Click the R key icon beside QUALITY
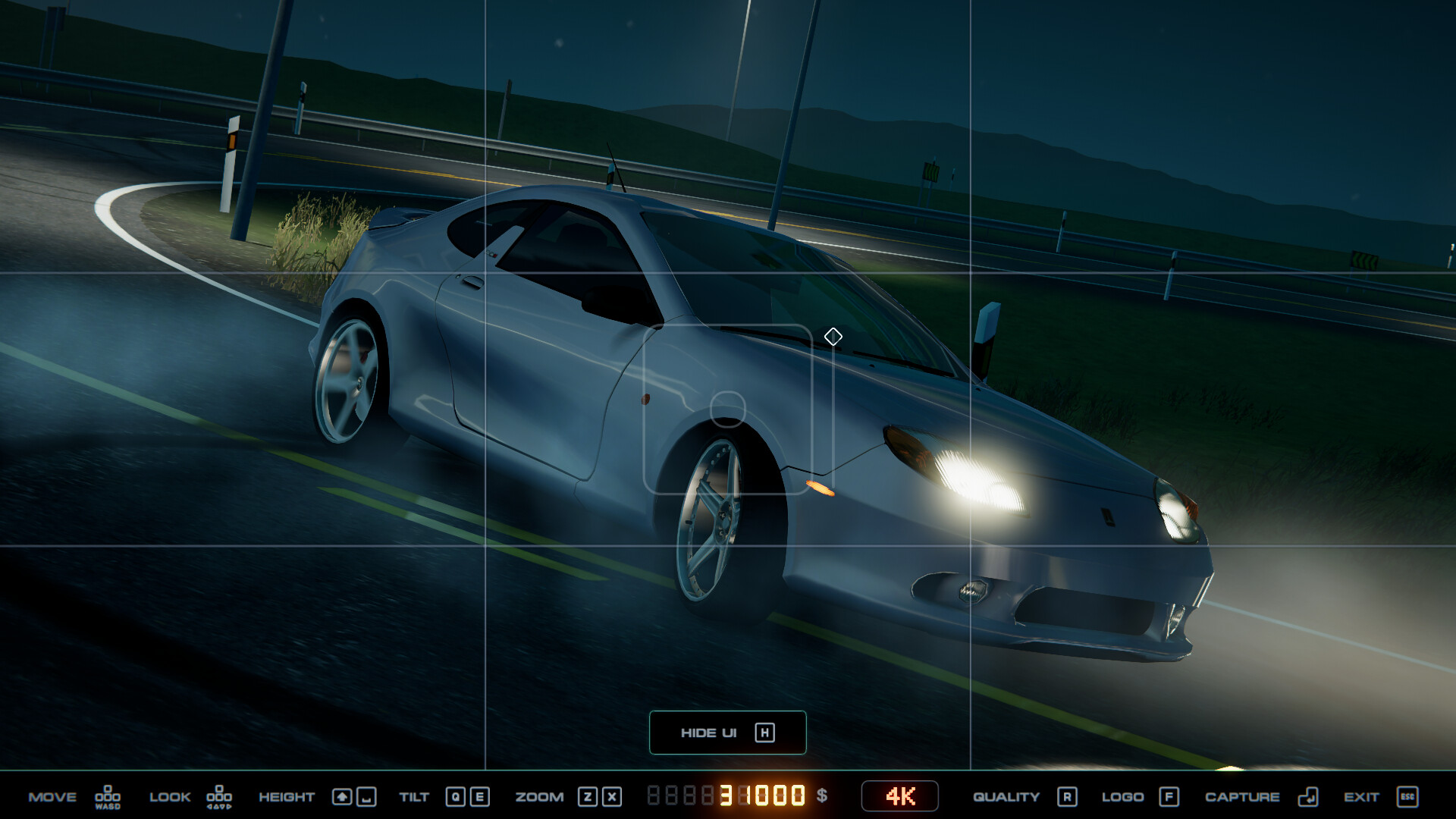This screenshot has width=1456, height=819. click(x=1068, y=796)
